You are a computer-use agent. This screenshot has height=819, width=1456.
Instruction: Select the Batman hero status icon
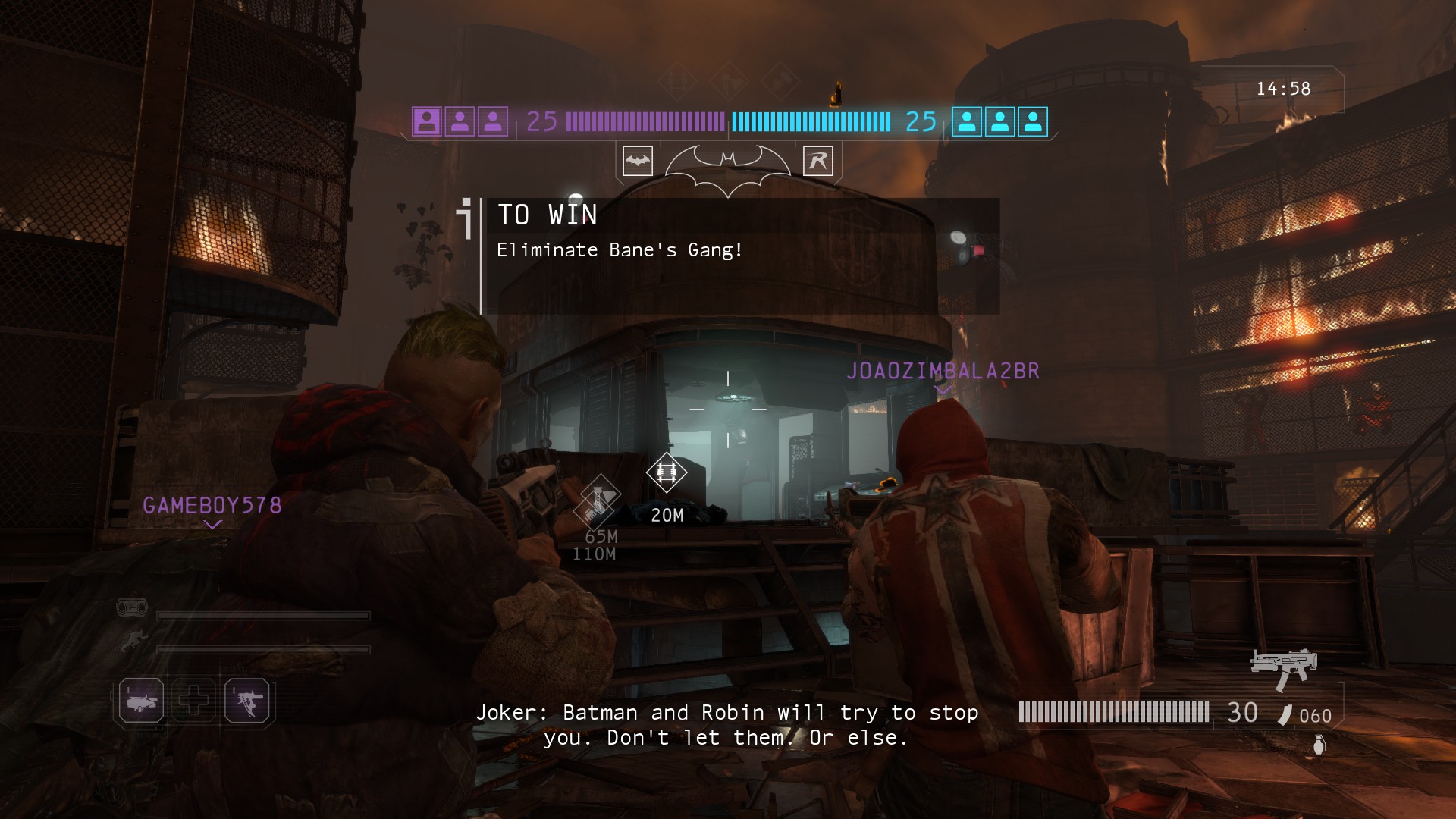coord(638,161)
